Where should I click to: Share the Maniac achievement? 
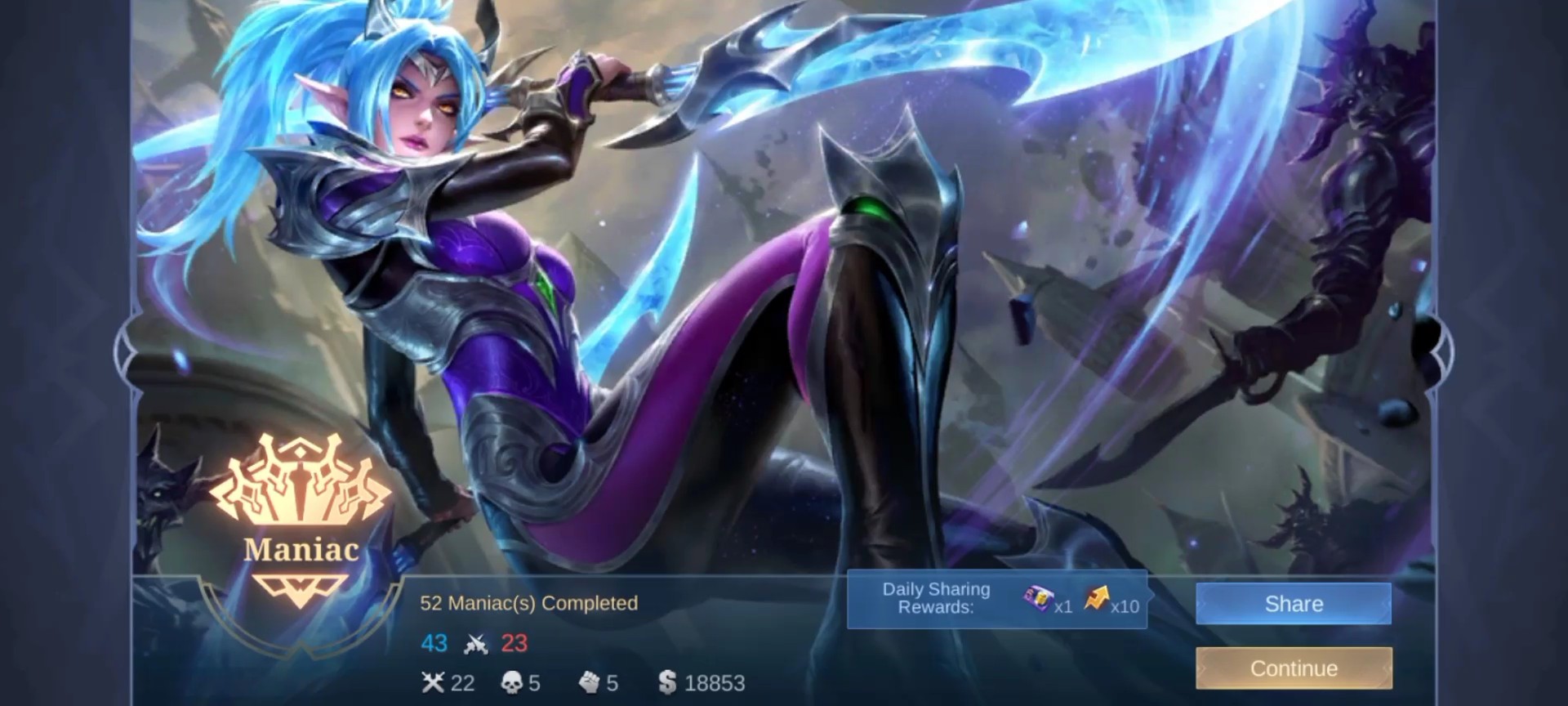pyautogui.click(x=1293, y=604)
